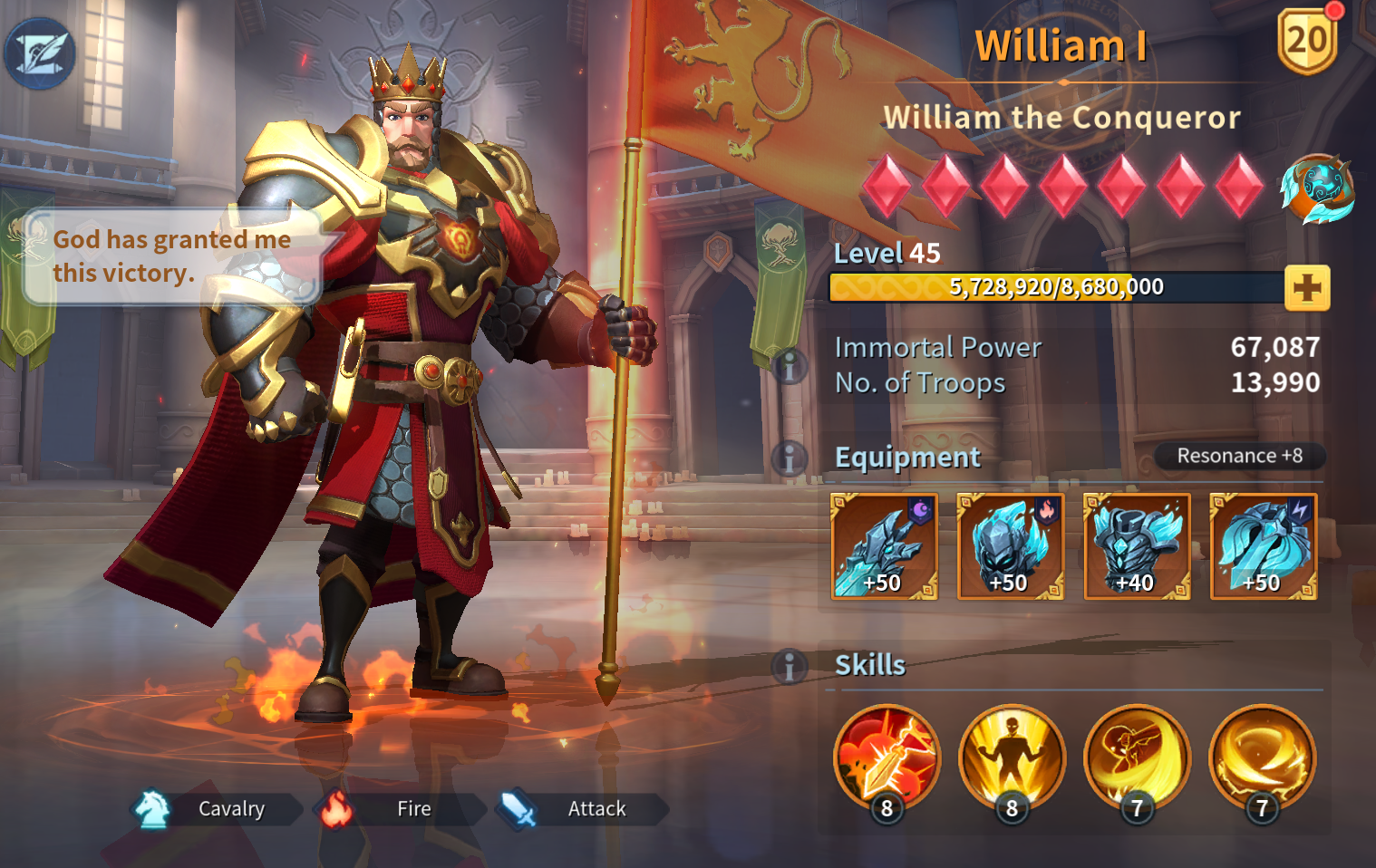Tap the gold shield badge numbered 20
The width and height of the screenshot is (1376, 868).
[1306, 41]
